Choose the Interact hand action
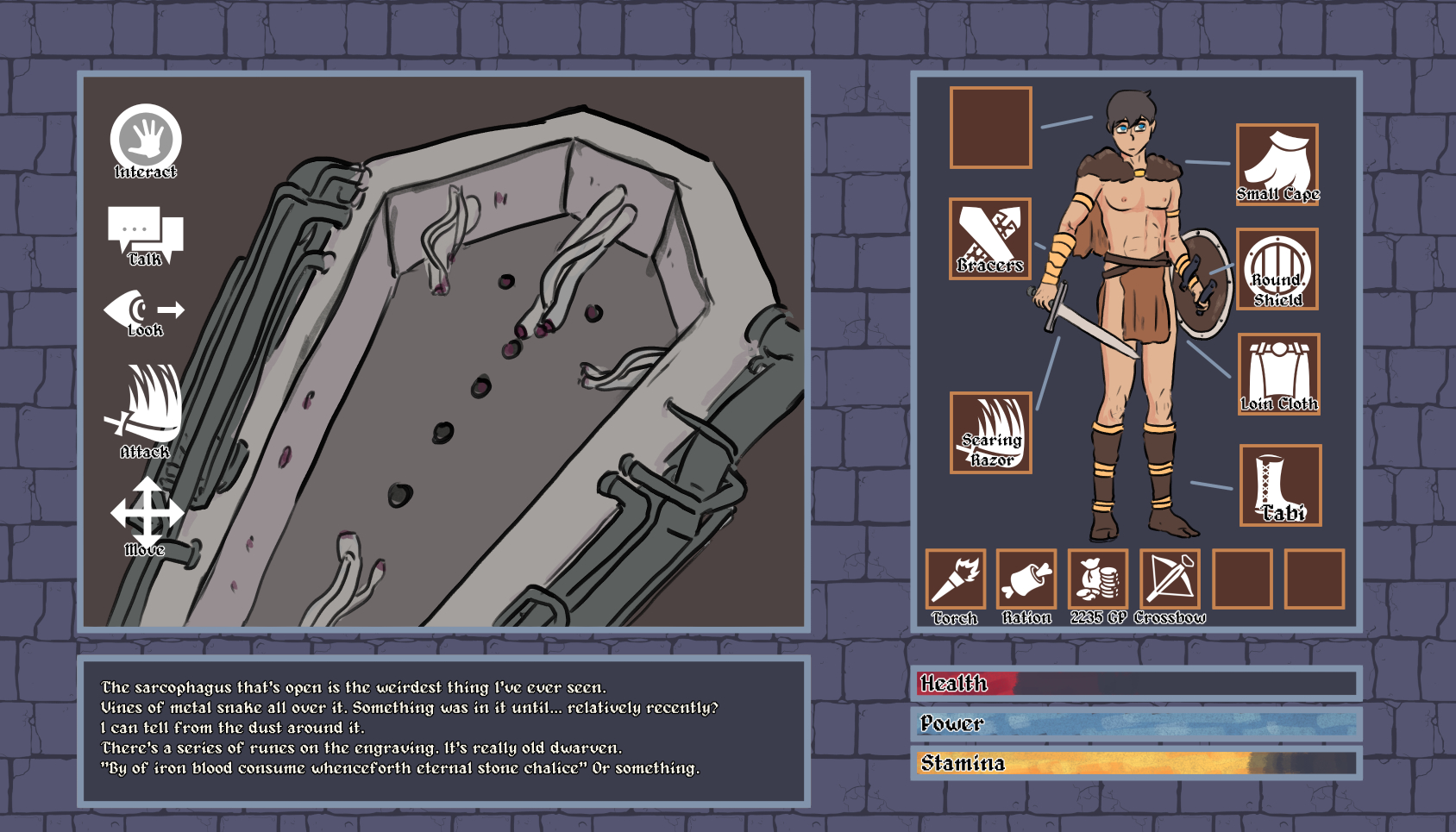 tap(146, 140)
